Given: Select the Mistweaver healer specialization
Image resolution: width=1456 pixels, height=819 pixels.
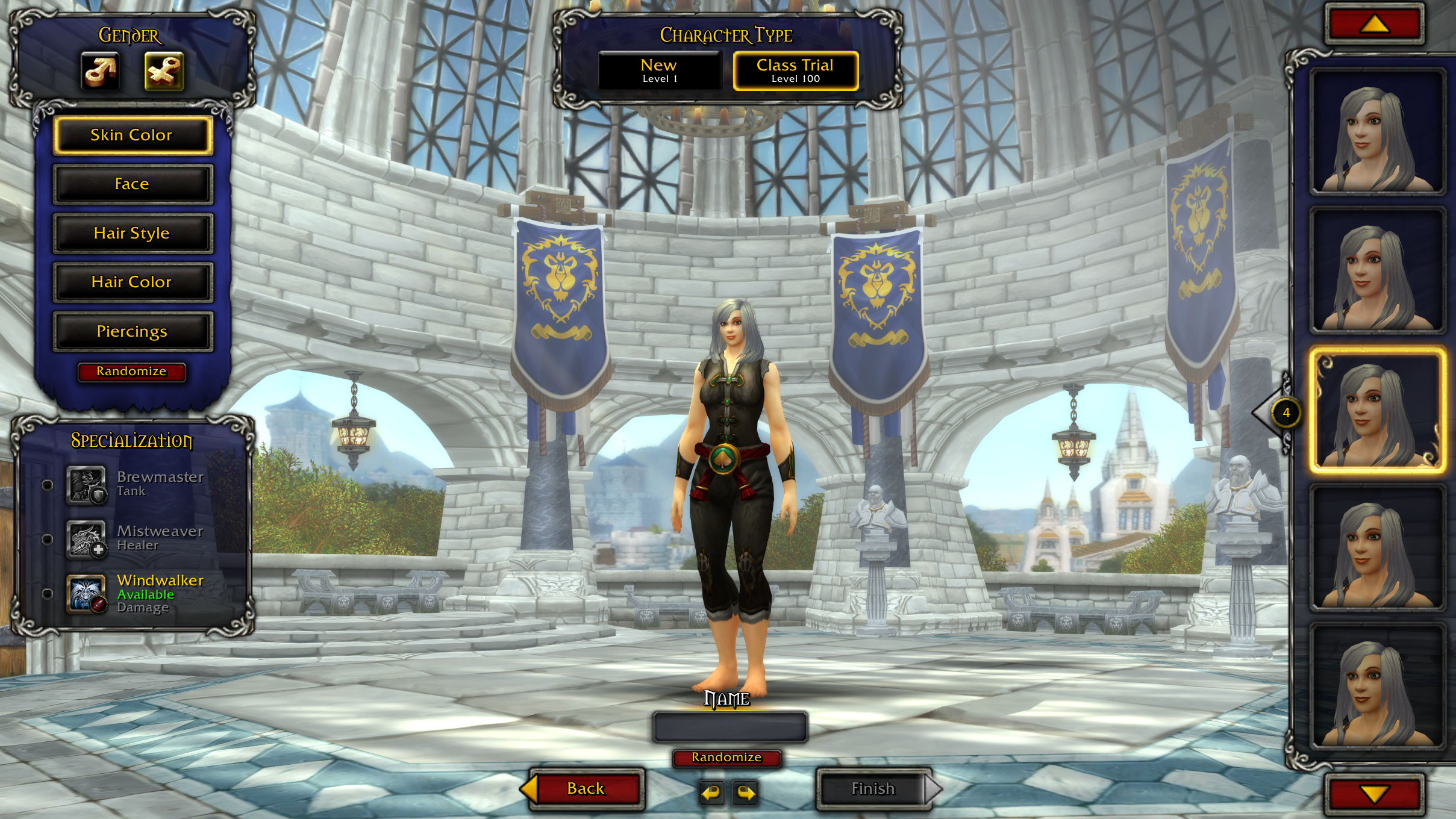Looking at the screenshot, I should tap(86, 539).
